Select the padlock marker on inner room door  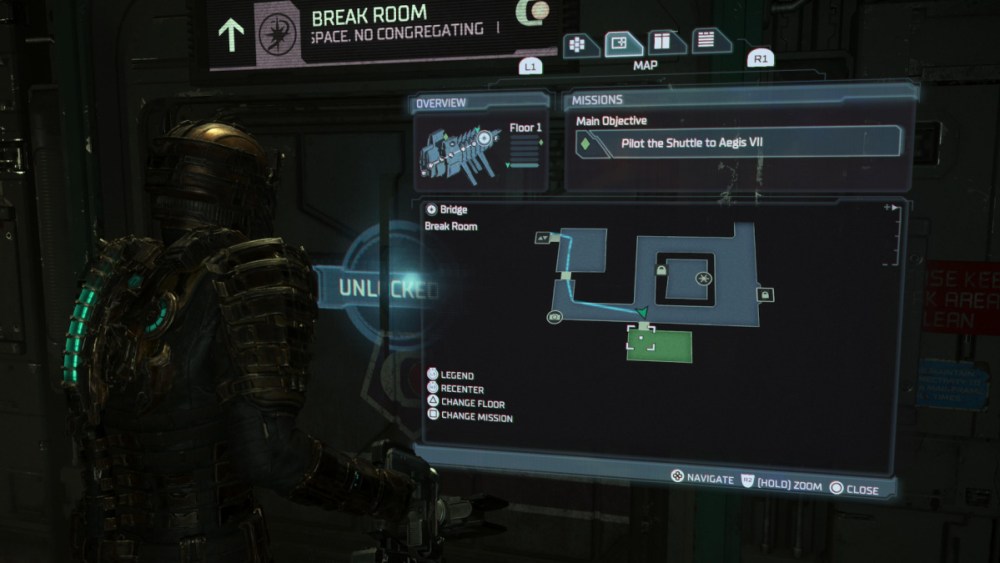(661, 271)
